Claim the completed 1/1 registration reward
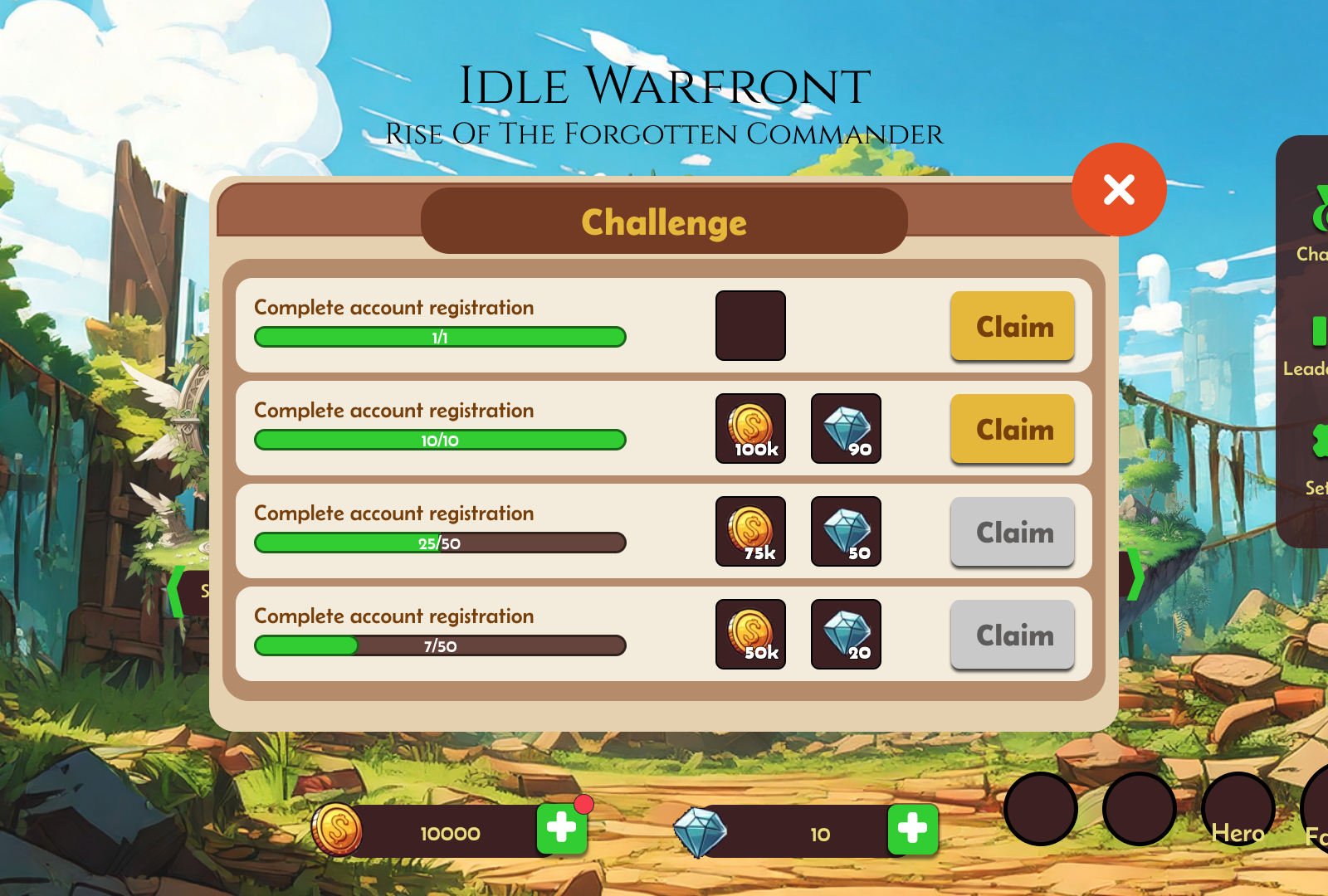The width and height of the screenshot is (1328, 896). [x=1012, y=327]
